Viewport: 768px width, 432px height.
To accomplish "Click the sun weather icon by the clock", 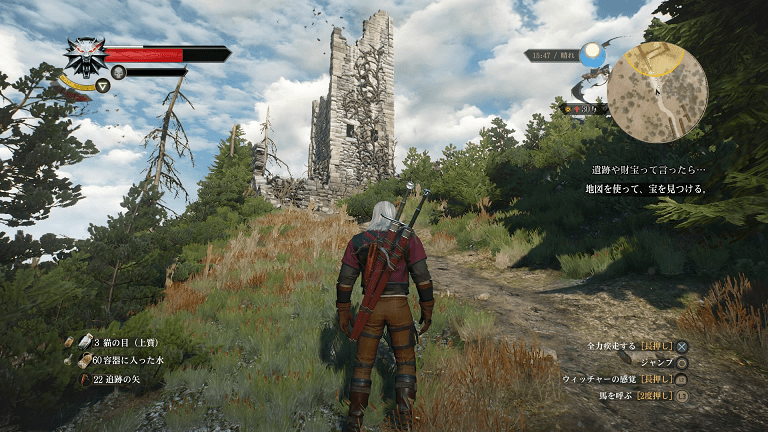I will pos(592,51).
